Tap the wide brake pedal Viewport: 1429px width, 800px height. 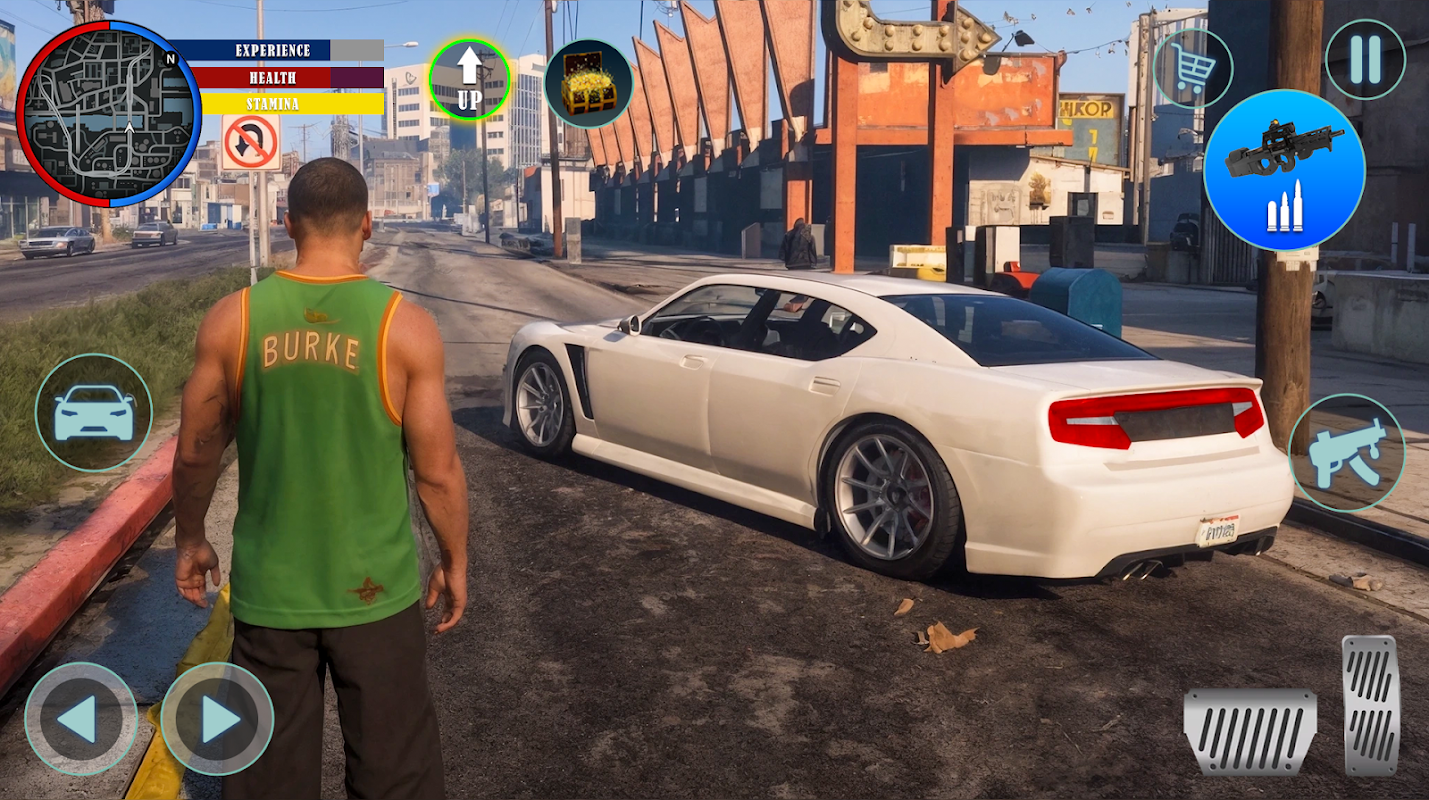pyautogui.click(x=1249, y=730)
